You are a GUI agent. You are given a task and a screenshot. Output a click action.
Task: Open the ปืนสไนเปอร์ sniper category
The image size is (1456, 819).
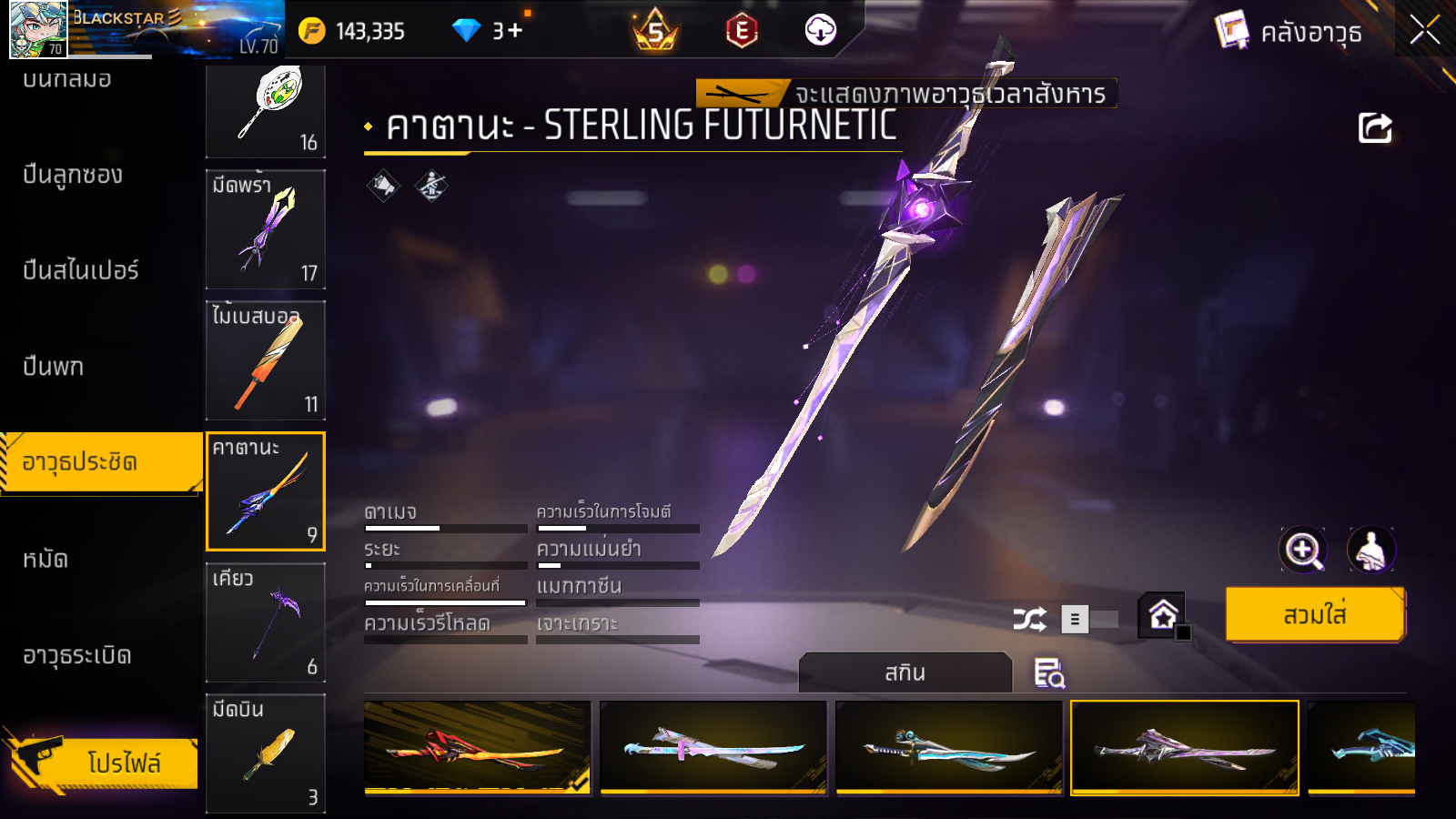click(81, 270)
